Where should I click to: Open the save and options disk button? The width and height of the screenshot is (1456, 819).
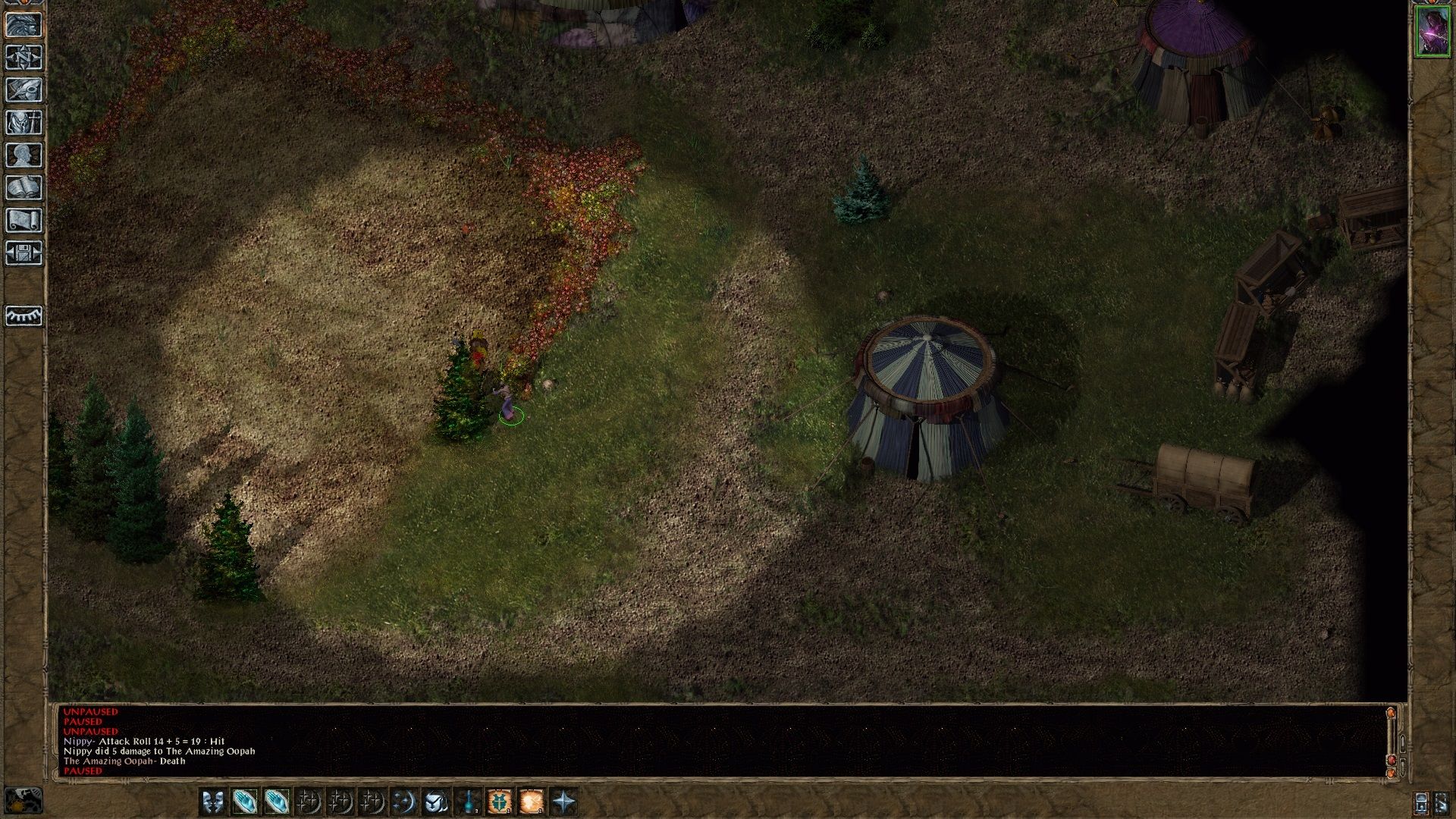[24, 253]
